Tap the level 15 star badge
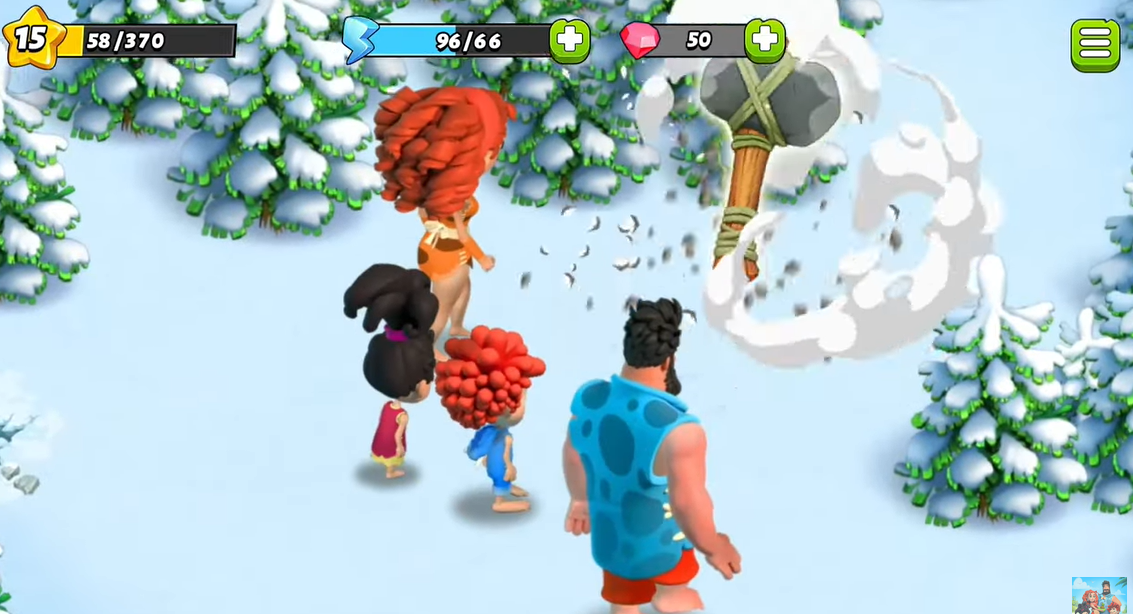Image resolution: width=1133 pixels, height=614 pixels. click(30, 39)
